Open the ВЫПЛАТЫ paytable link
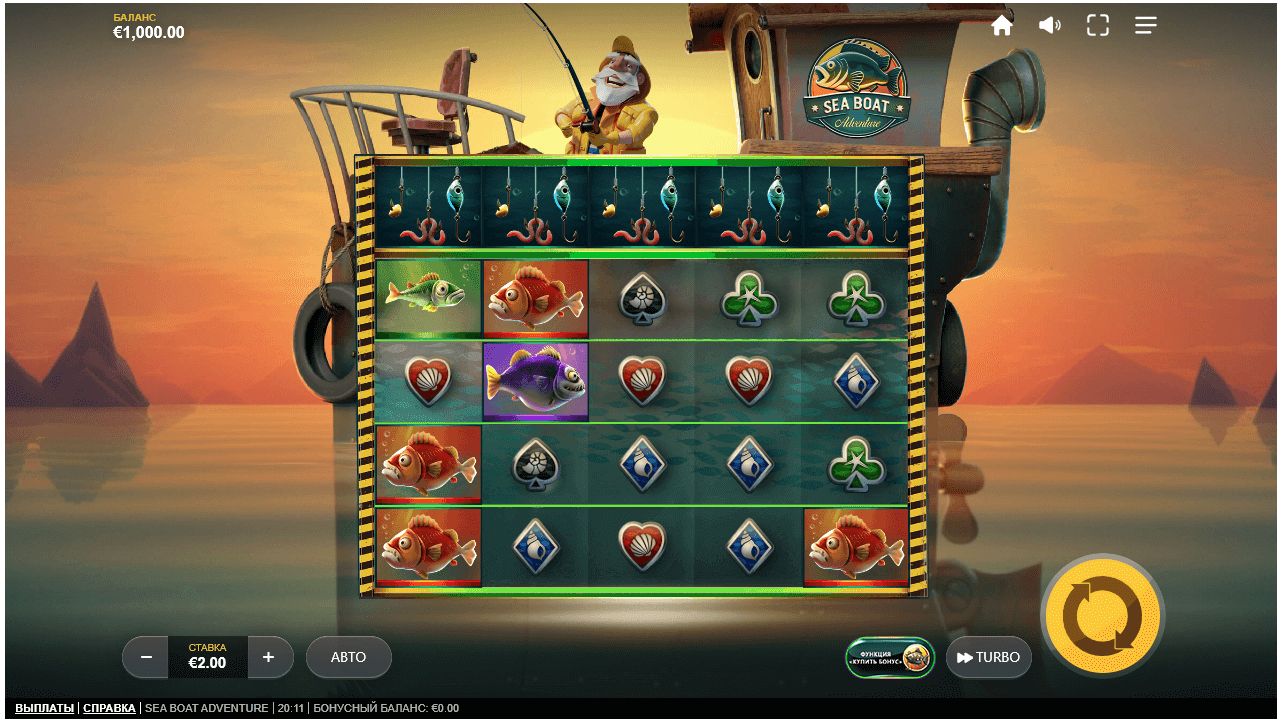Image resolution: width=1281 pixels, height=722 pixels. pos(44,708)
